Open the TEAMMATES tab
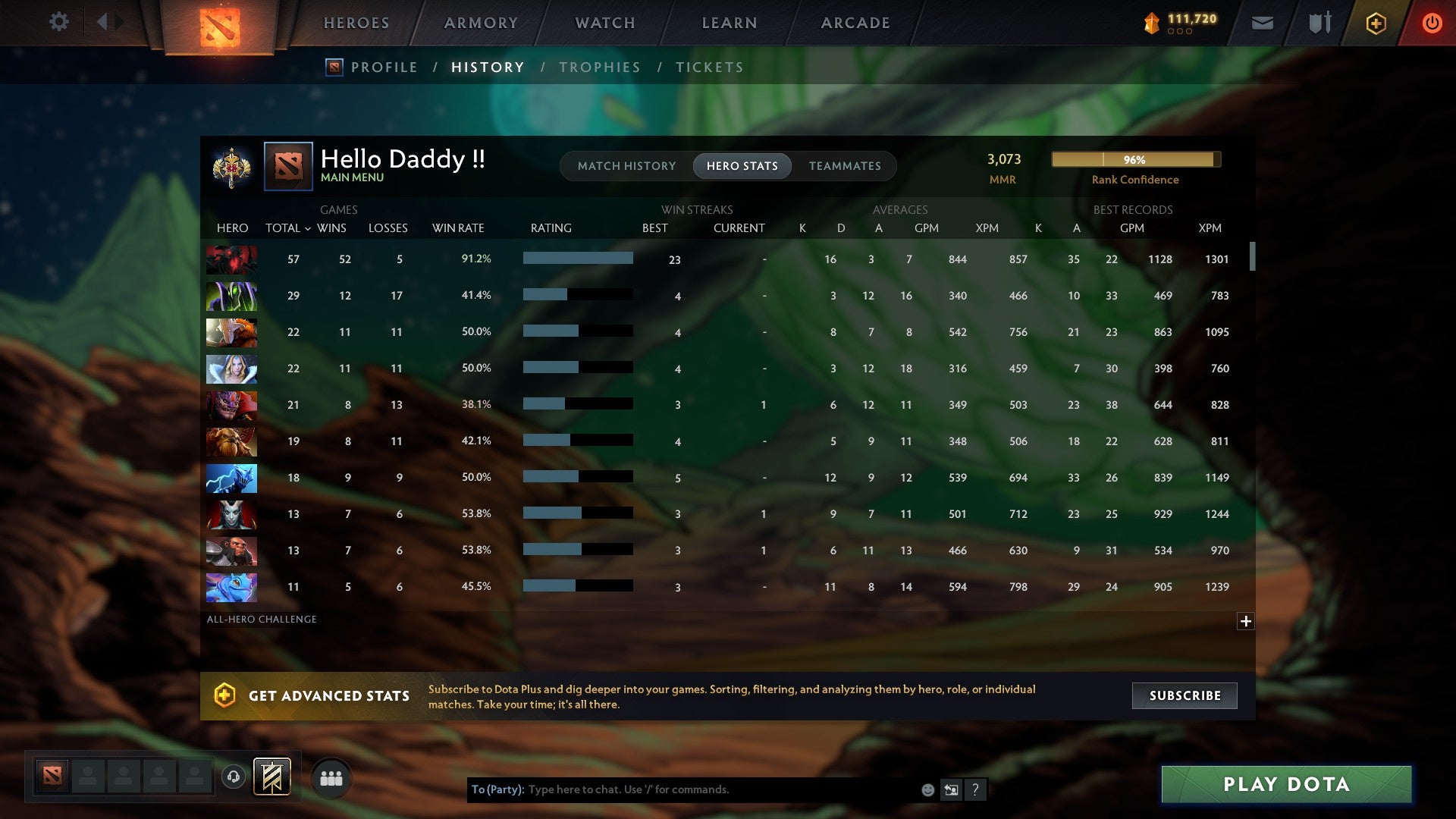This screenshot has width=1456, height=819. (x=845, y=165)
